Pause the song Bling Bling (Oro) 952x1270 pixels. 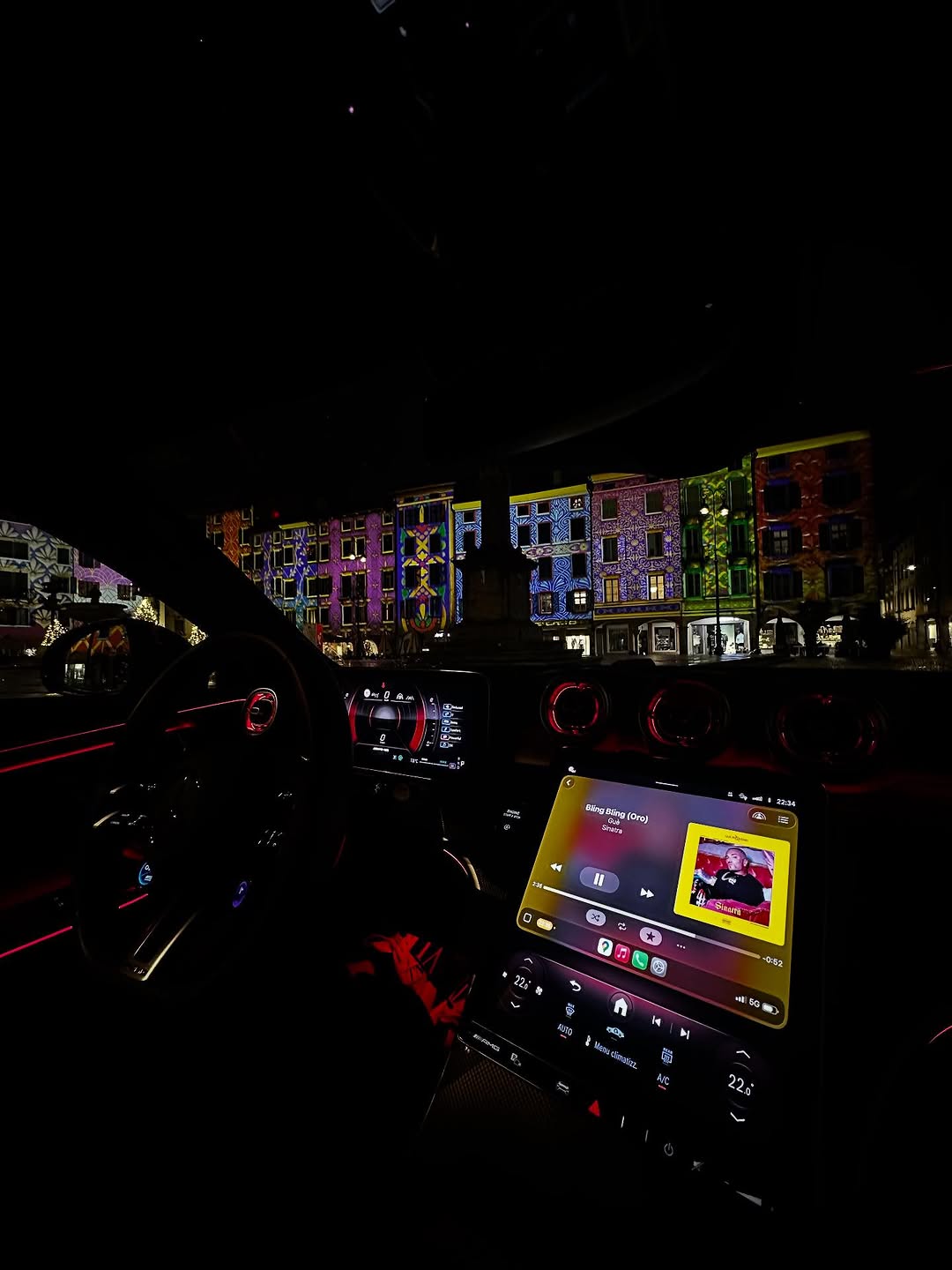click(599, 878)
